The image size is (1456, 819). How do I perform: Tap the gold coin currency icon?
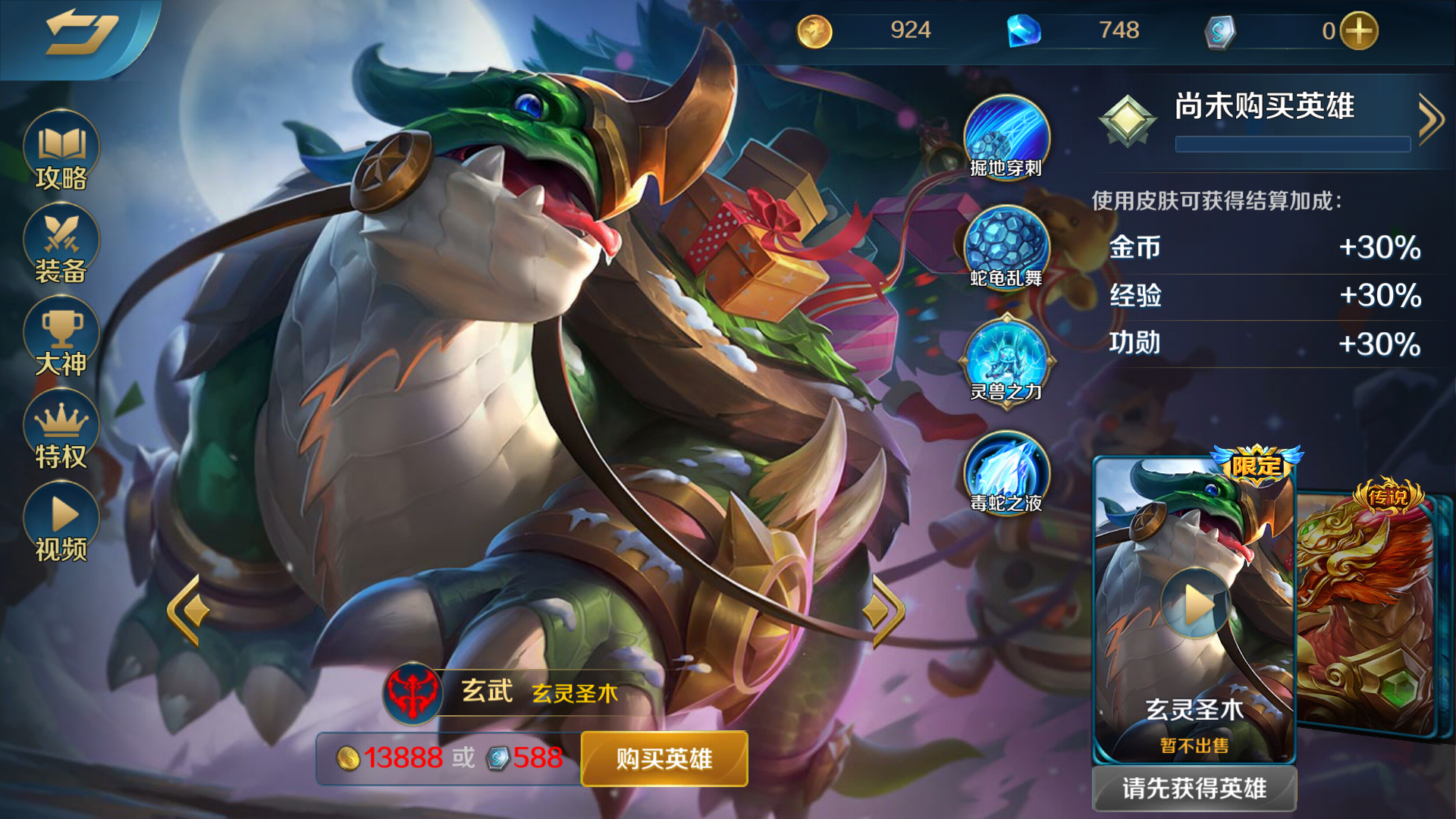(815, 30)
